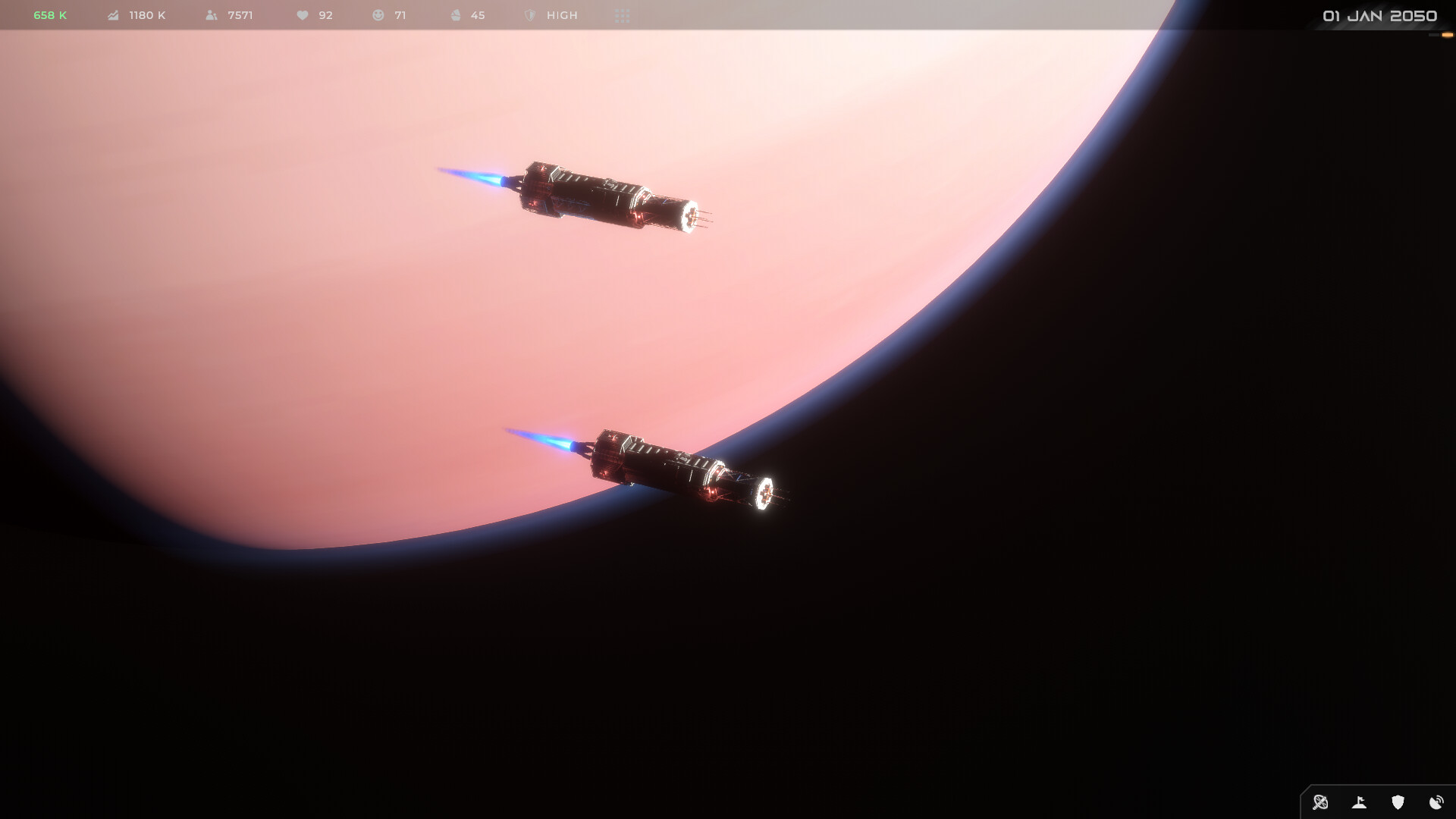This screenshot has width=1456, height=819.
Task: Select the outpost flag icon
Action: 1359,803
